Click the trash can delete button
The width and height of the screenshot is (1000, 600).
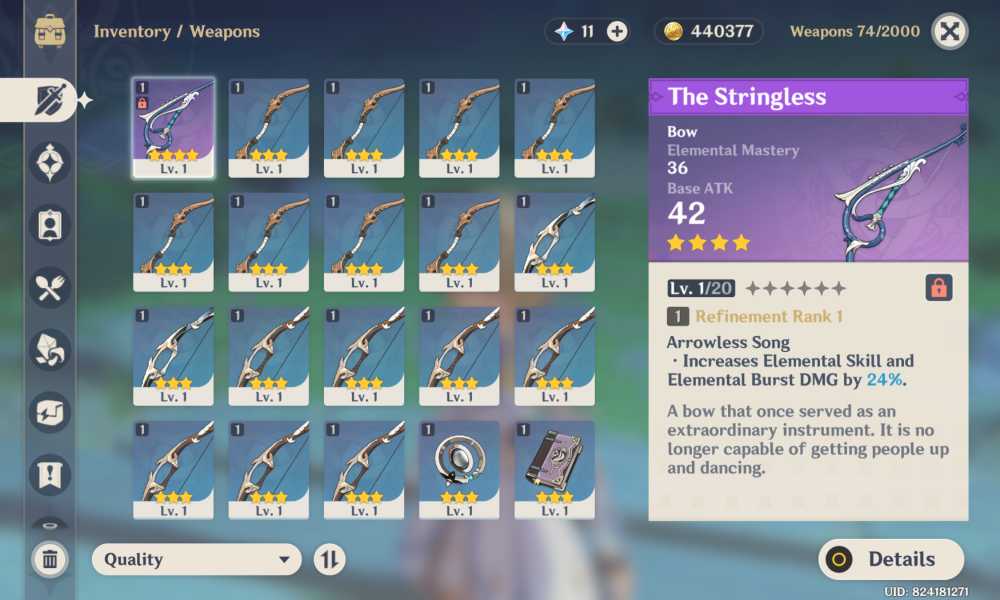click(x=50, y=560)
